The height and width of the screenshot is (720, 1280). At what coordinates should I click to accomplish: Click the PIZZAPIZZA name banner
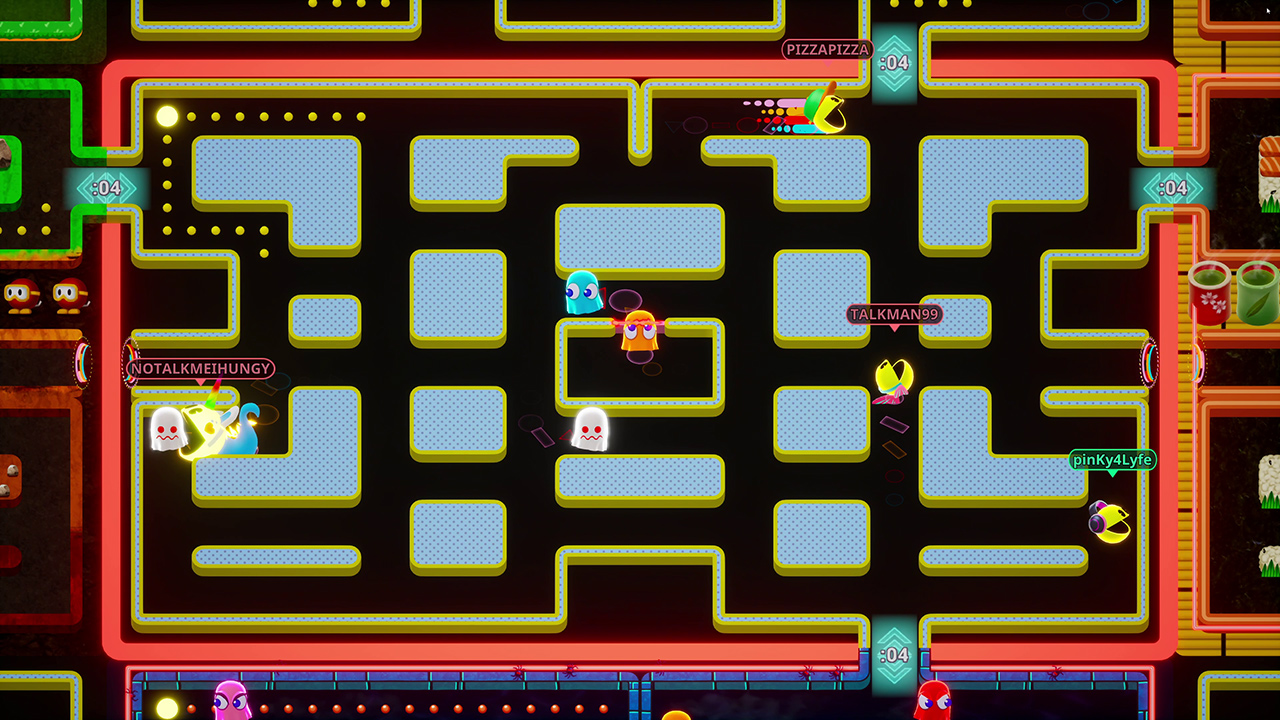tap(827, 48)
